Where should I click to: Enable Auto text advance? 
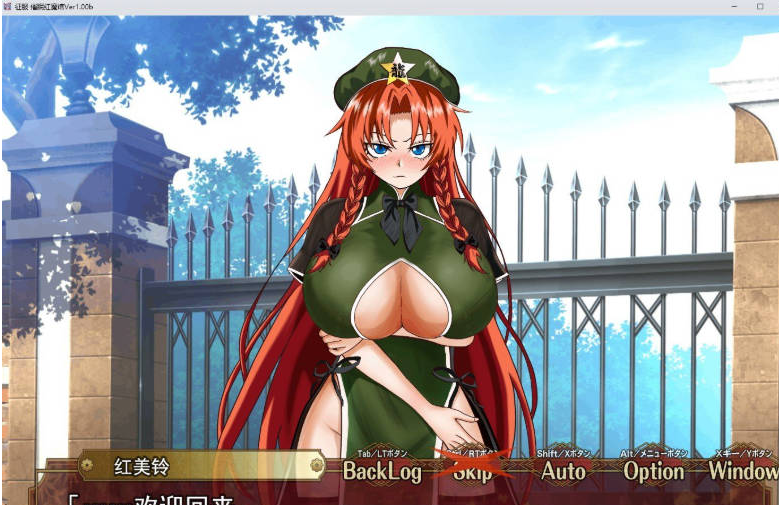click(563, 470)
